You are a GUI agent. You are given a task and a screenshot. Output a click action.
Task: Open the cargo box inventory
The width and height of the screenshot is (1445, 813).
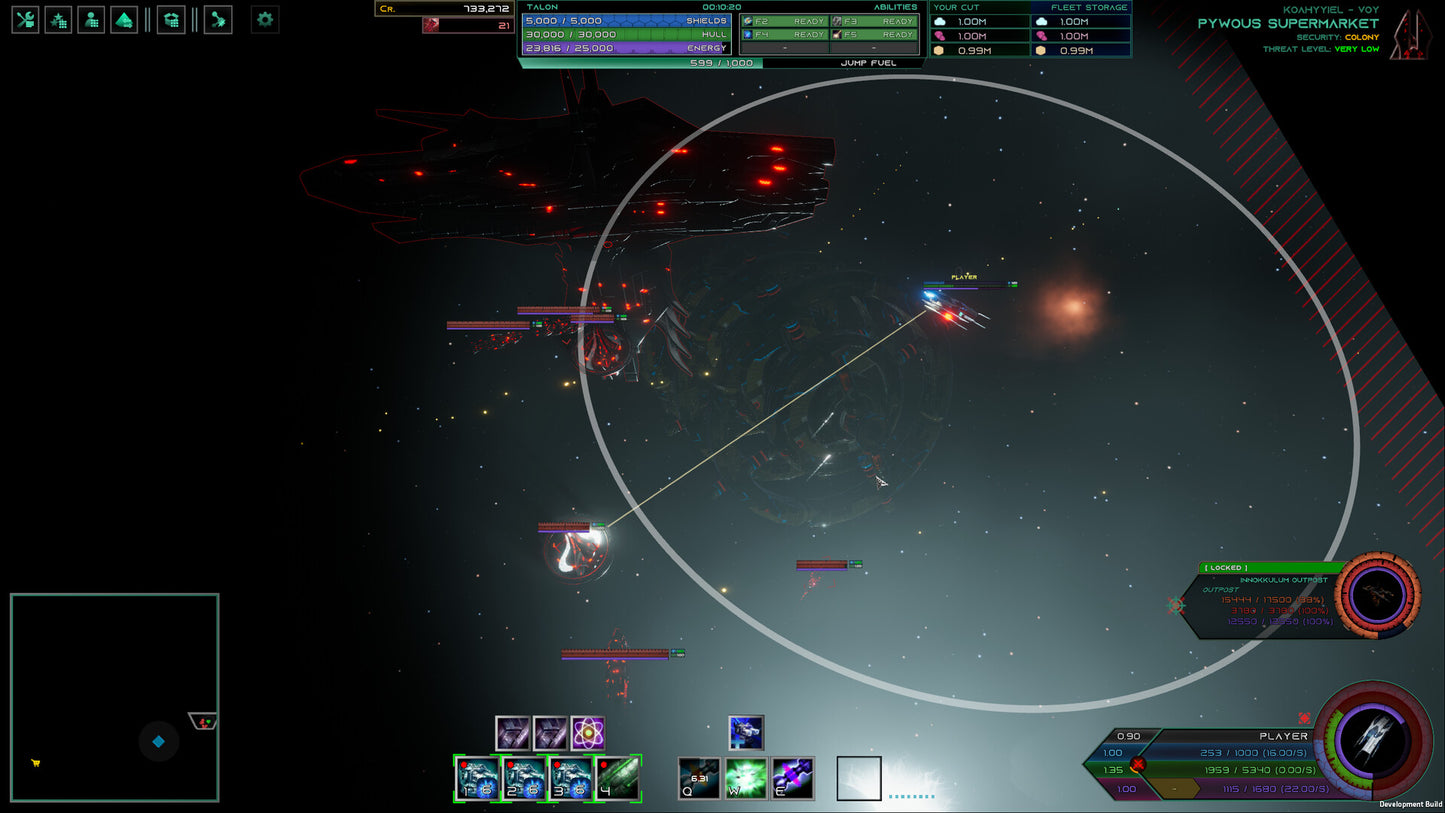[x=171, y=19]
